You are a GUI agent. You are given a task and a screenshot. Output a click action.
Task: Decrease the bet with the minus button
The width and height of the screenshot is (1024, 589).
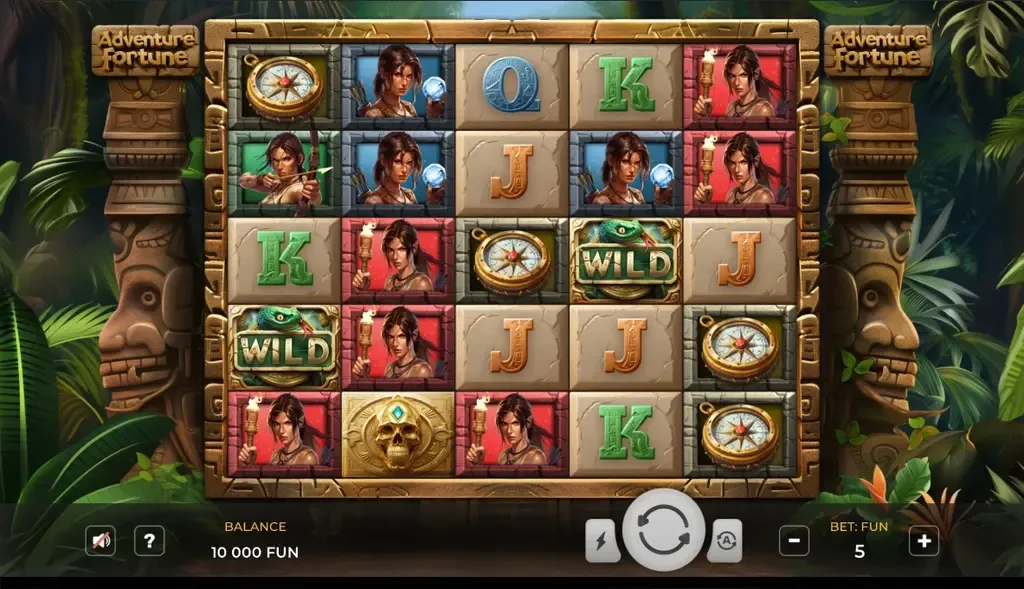pos(794,541)
